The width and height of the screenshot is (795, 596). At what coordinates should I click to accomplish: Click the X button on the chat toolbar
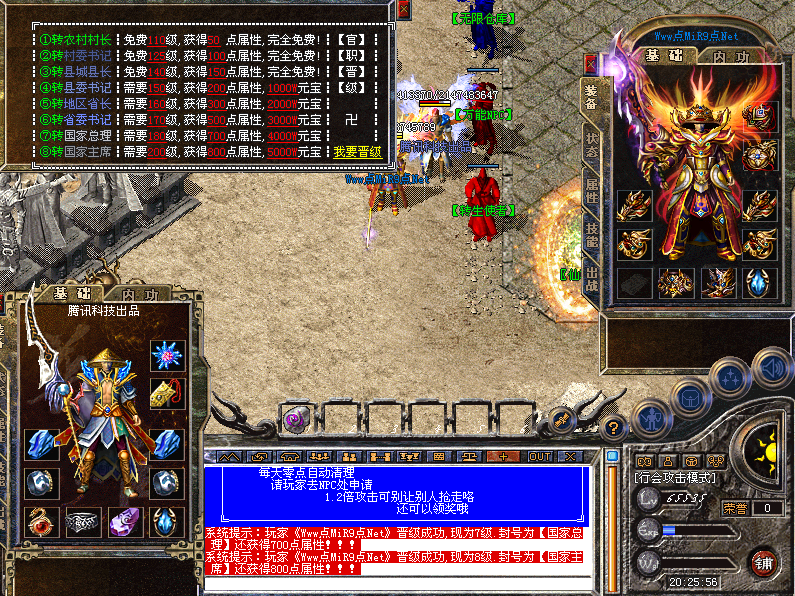pyautogui.click(x=571, y=456)
